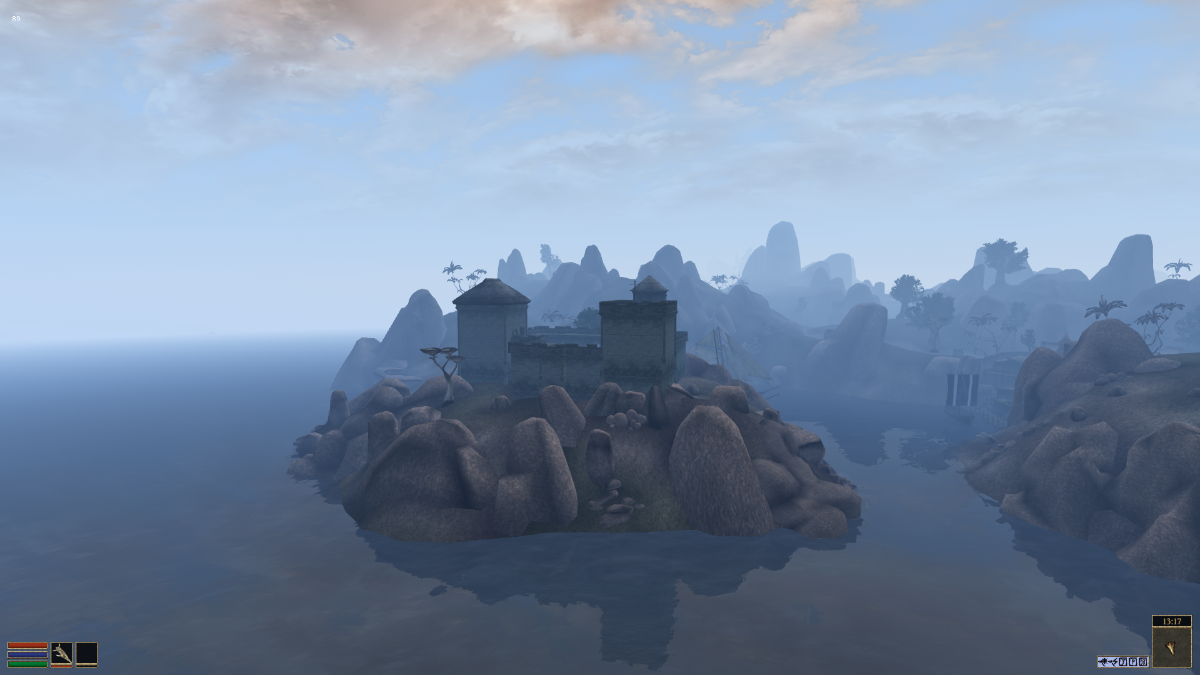1200x675 pixels.
Task: Click the active magic effects icon strip
Action: (1122, 661)
